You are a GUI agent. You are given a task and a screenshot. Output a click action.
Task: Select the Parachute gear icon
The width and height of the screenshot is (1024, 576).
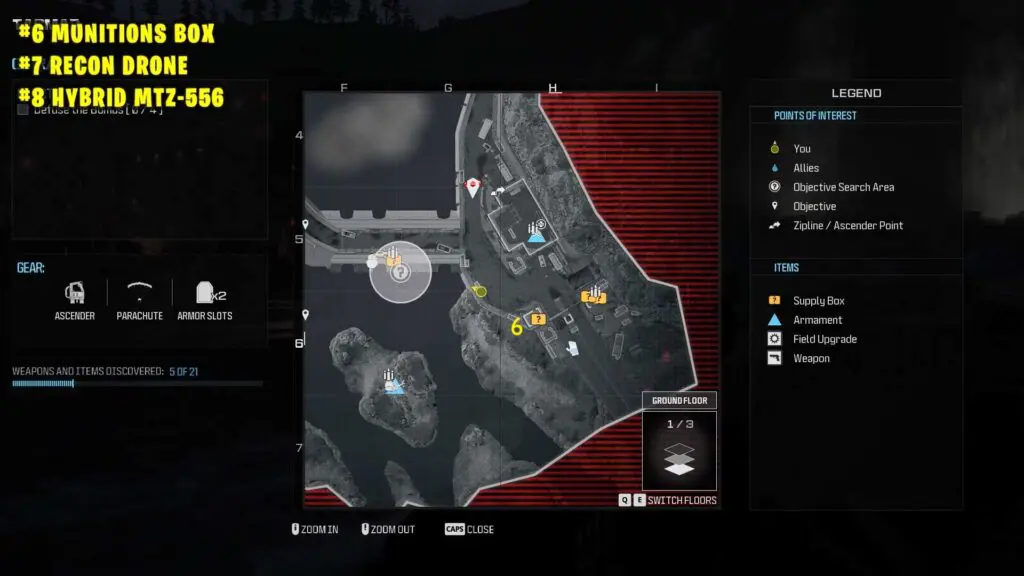(x=139, y=292)
